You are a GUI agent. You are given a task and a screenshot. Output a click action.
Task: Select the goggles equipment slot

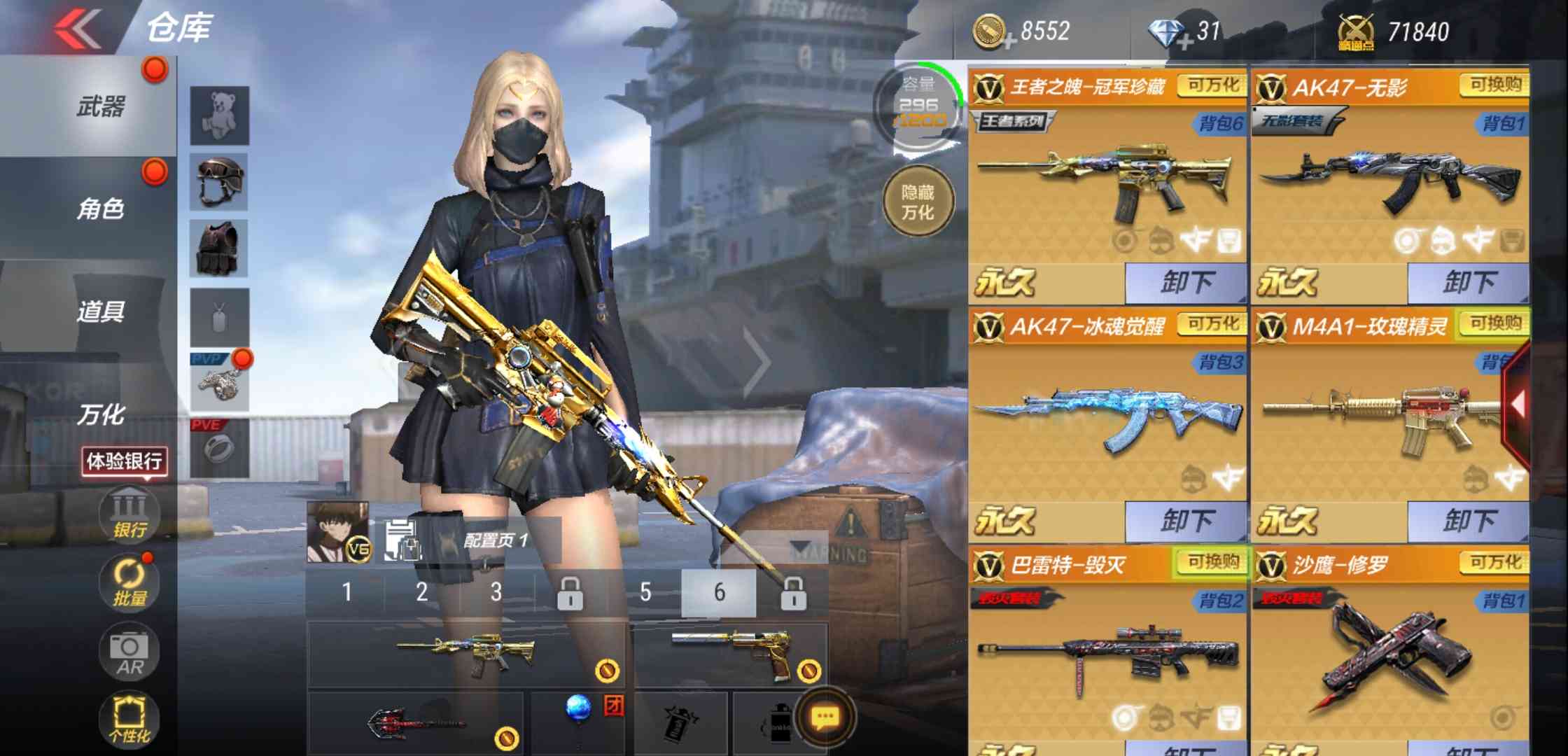pyautogui.click(x=219, y=182)
